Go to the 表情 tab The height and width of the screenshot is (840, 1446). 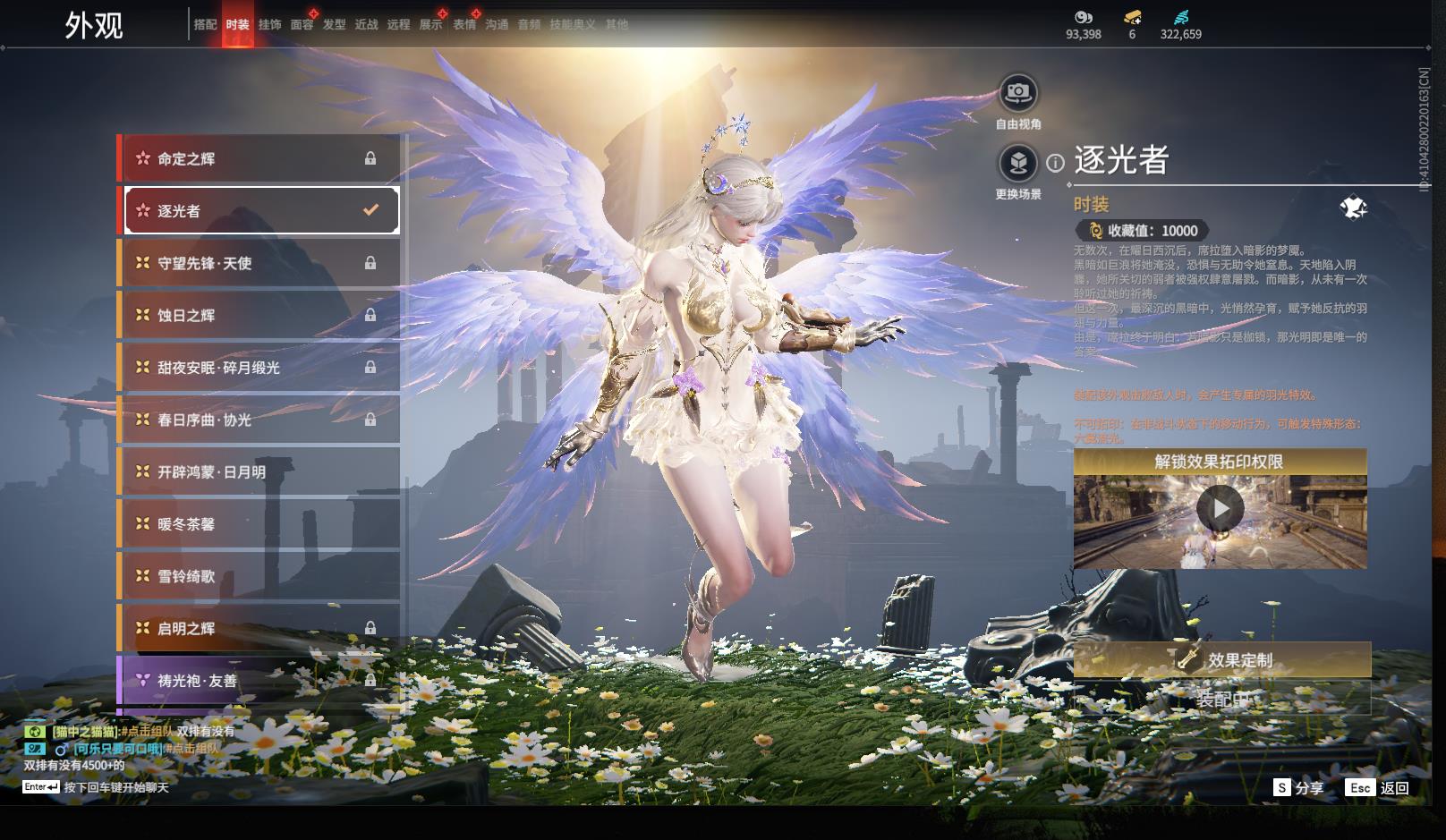(x=464, y=25)
